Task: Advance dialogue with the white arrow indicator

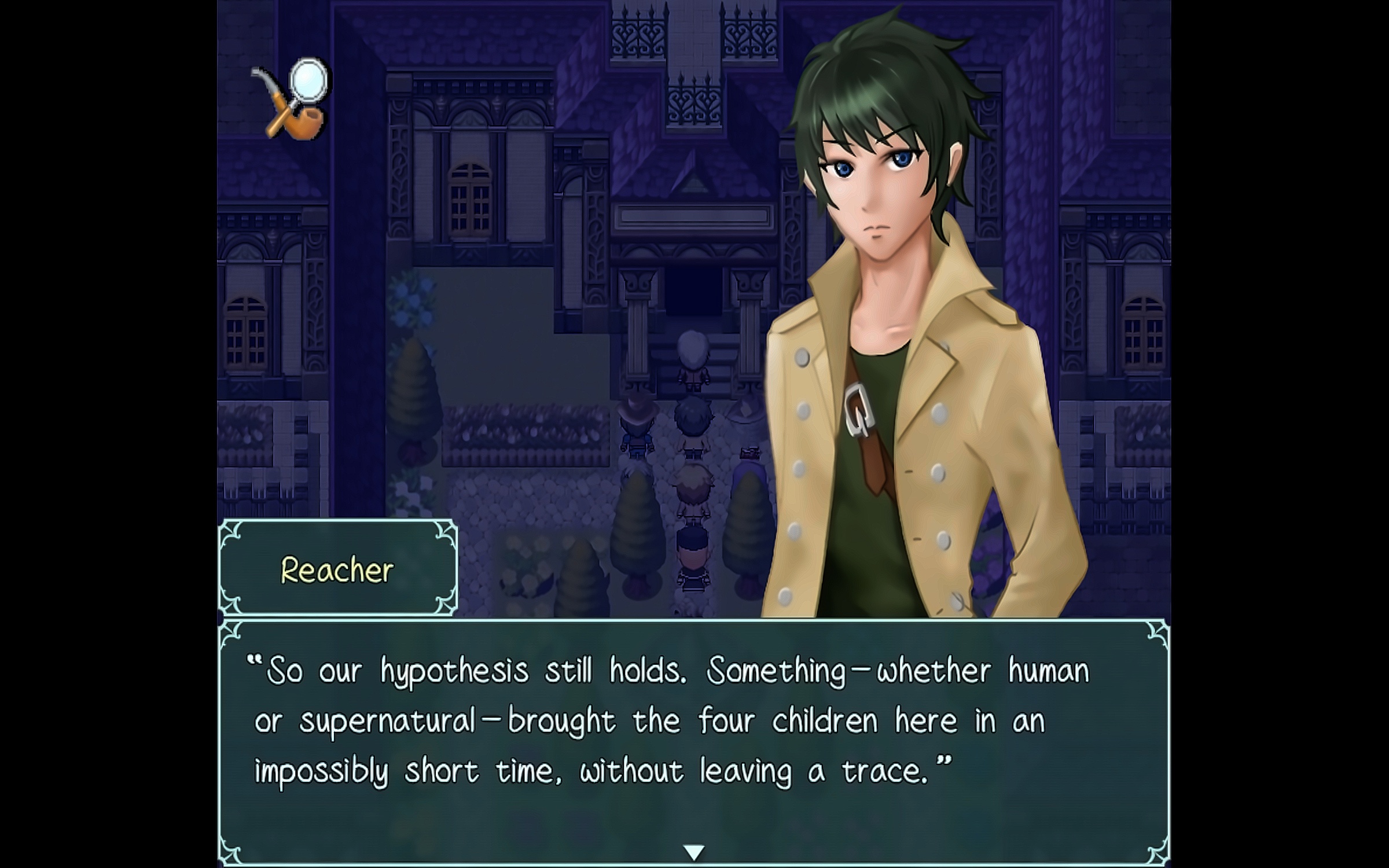Action: coord(694,851)
